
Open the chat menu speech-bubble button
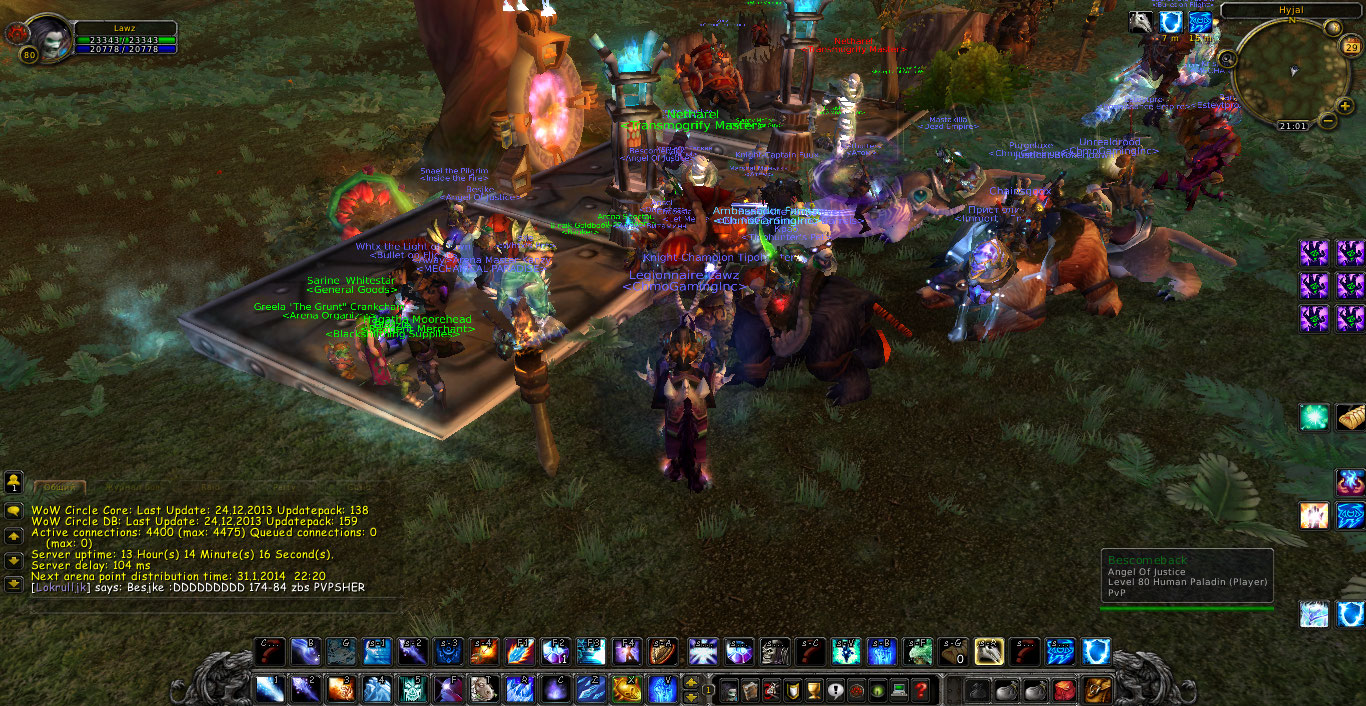[14, 510]
